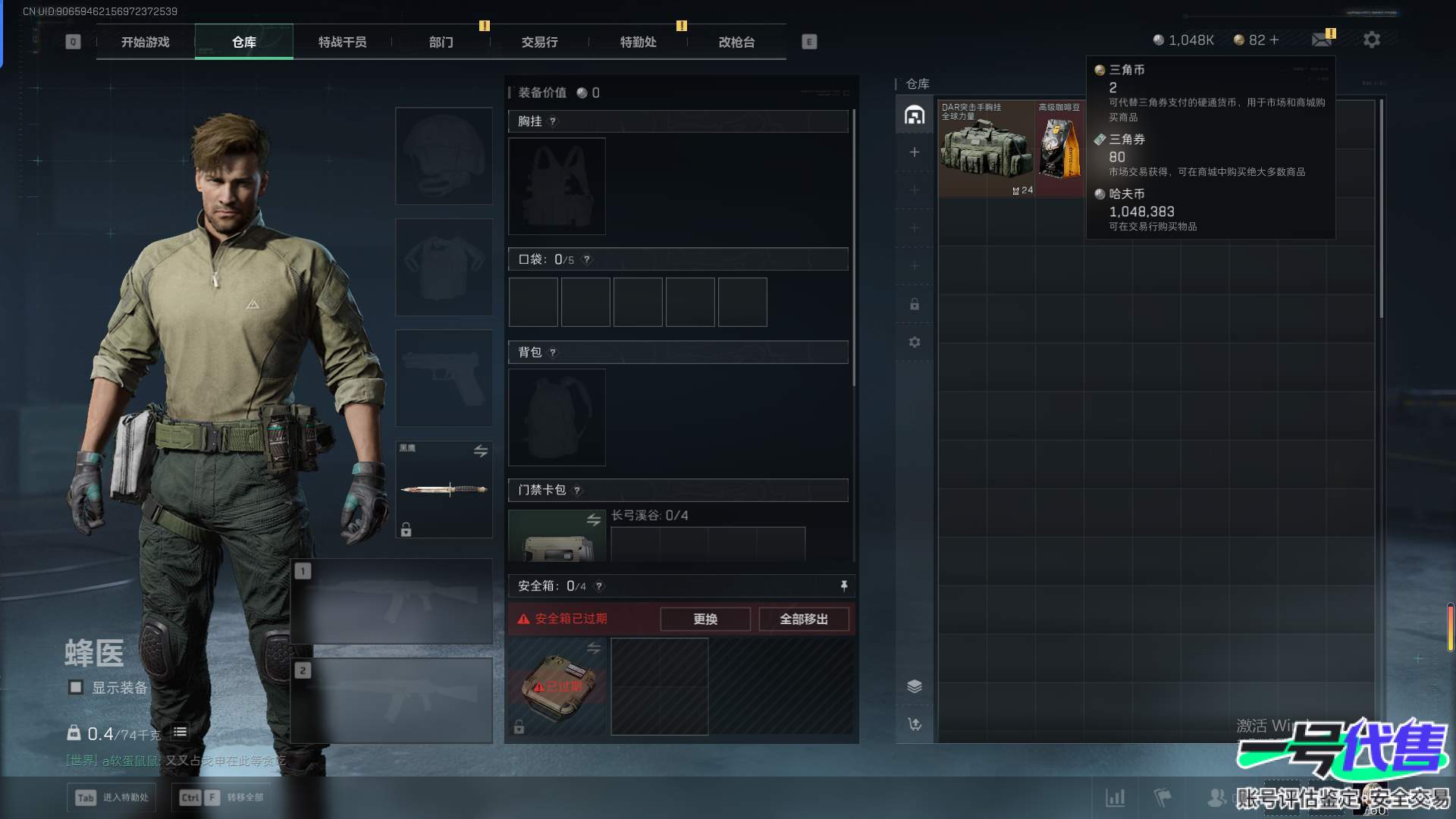The height and width of the screenshot is (819, 1456).
Task: Toggle the 显示装备 show equipment checkbox
Action: click(76, 688)
